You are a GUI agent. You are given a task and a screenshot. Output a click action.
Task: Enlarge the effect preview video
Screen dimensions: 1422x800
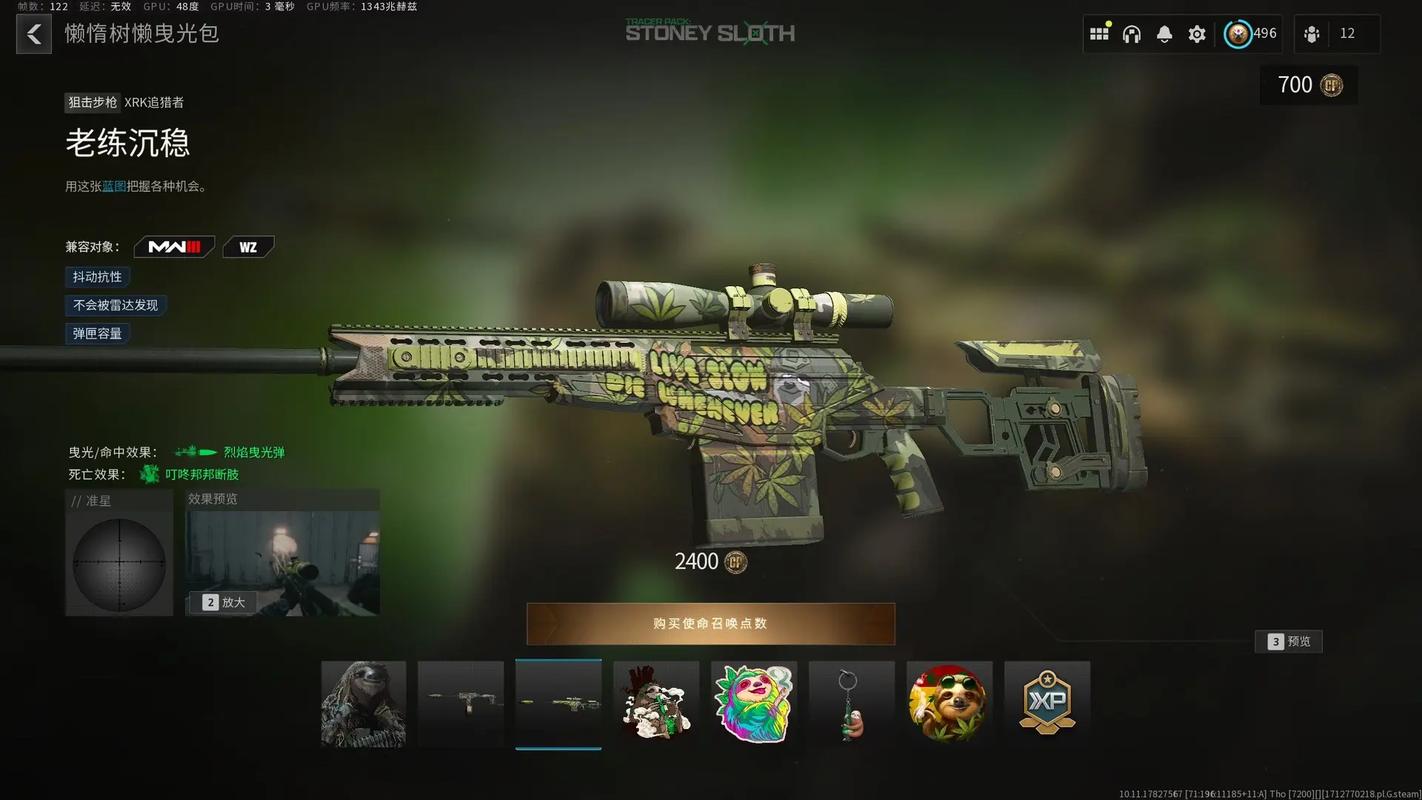click(x=223, y=602)
